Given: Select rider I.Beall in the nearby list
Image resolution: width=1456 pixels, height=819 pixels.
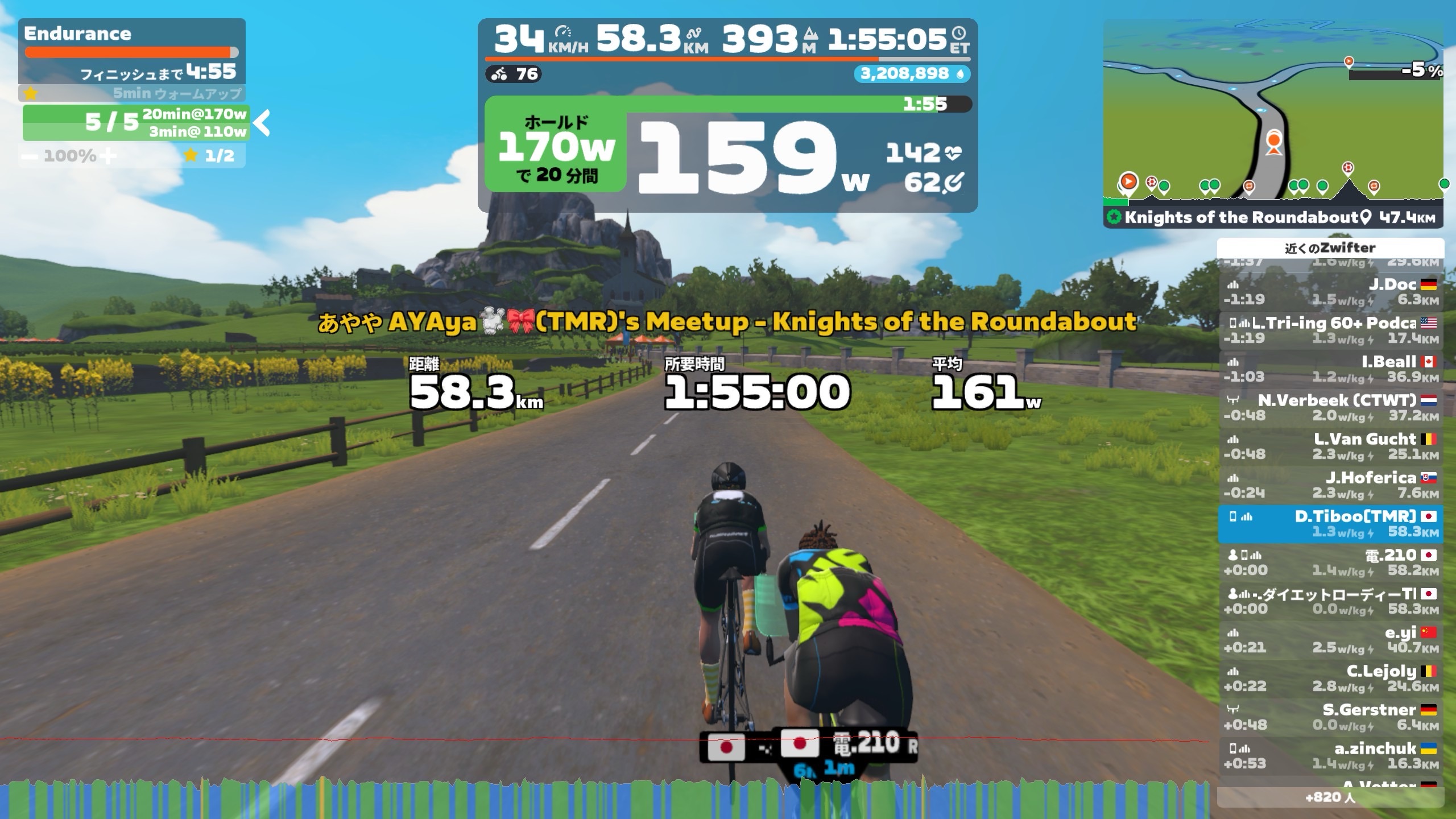Looking at the screenshot, I should [x=1330, y=369].
